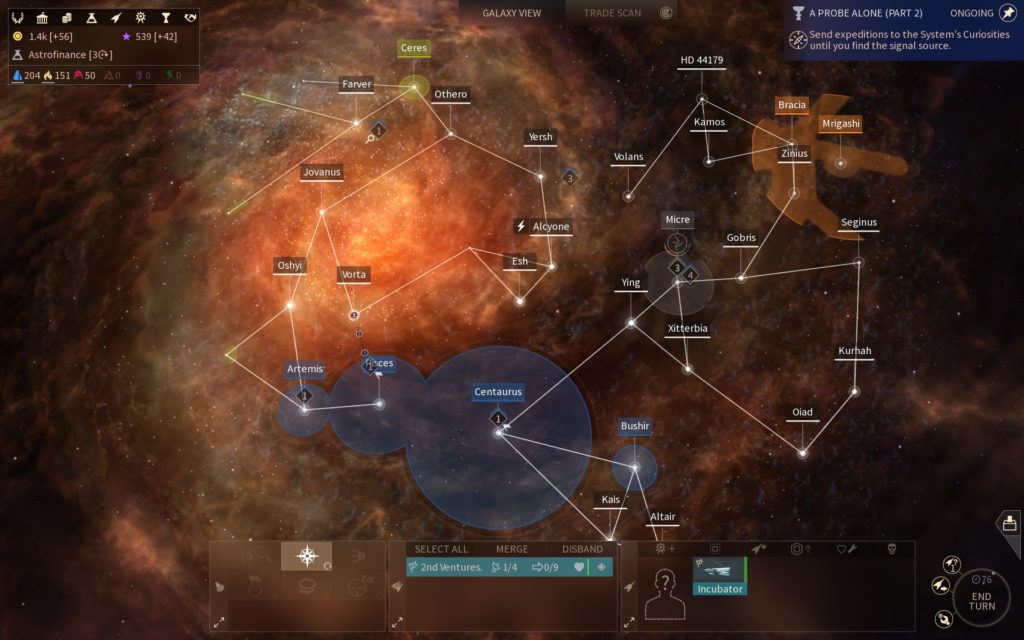Open the diplomacy handshake screen
The width and height of the screenshot is (1024, 640).
[x=190, y=18]
